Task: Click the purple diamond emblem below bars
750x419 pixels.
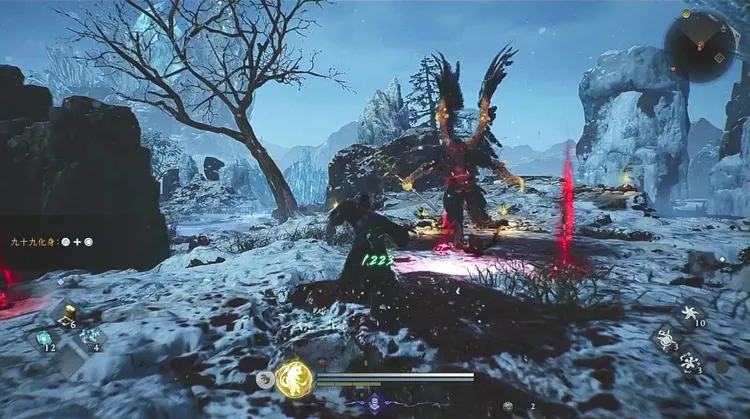Action: (374, 402)
